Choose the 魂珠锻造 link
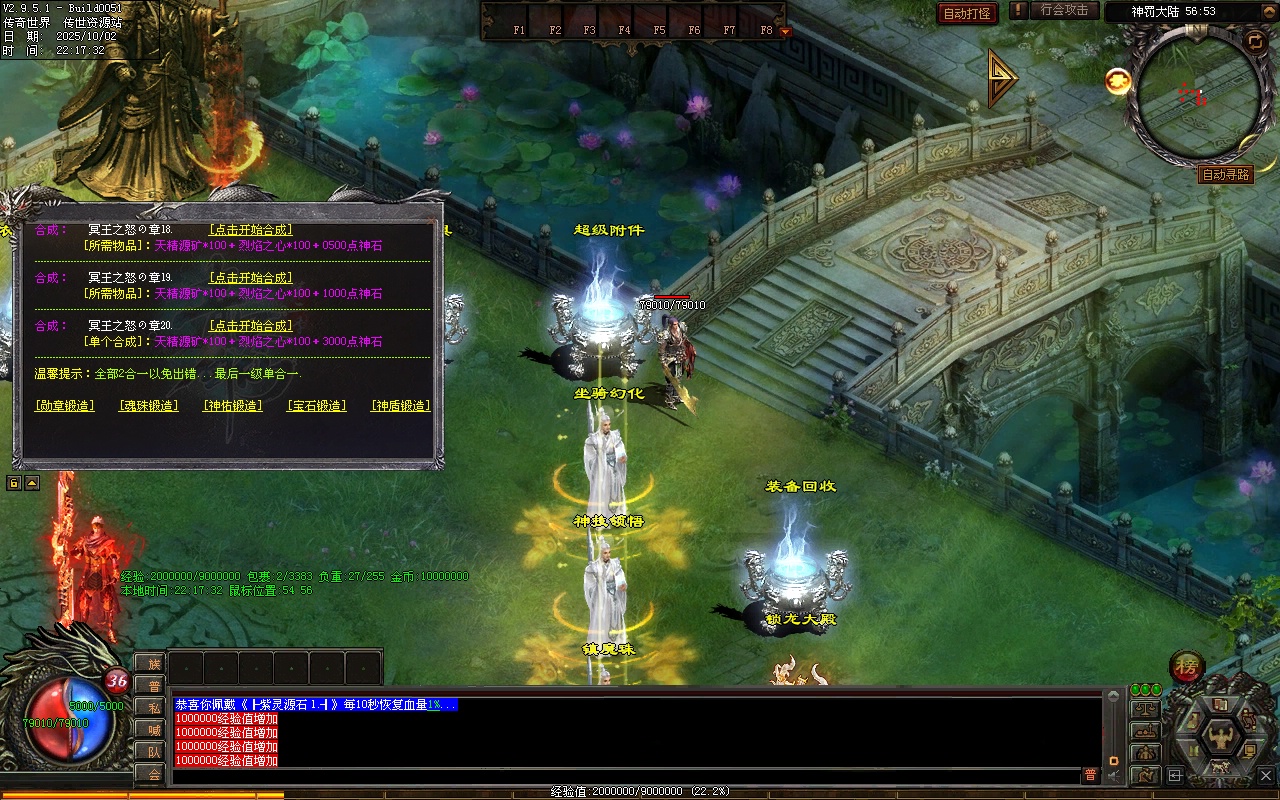This screenshot has height=800, width=1280. tap(149, 406)
